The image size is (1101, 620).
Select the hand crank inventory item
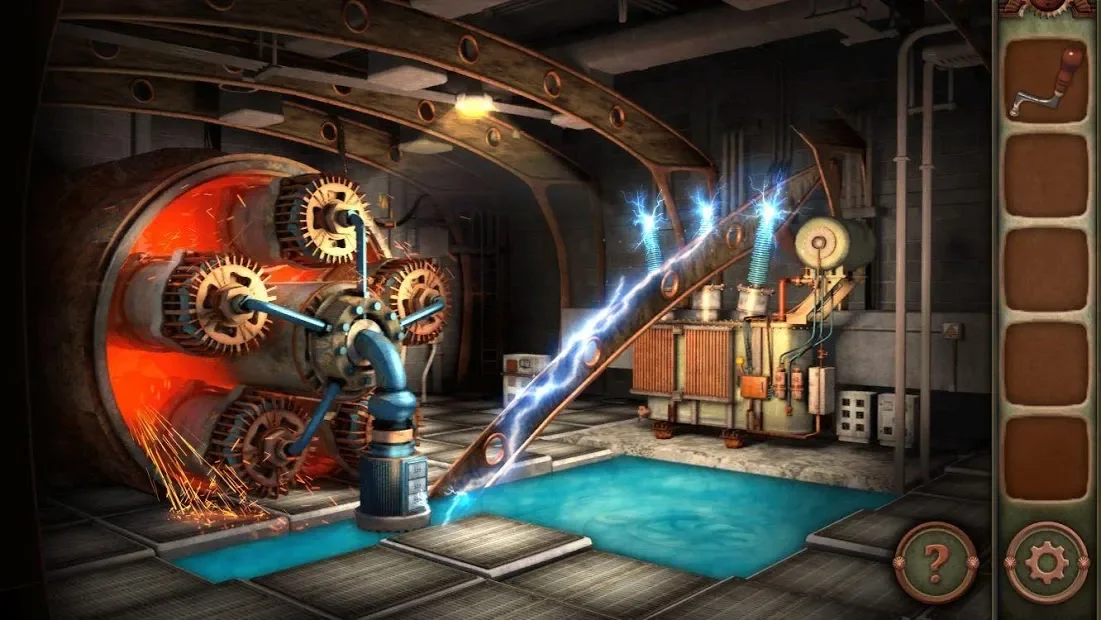pyautogui.click(x=1046, y=82)
